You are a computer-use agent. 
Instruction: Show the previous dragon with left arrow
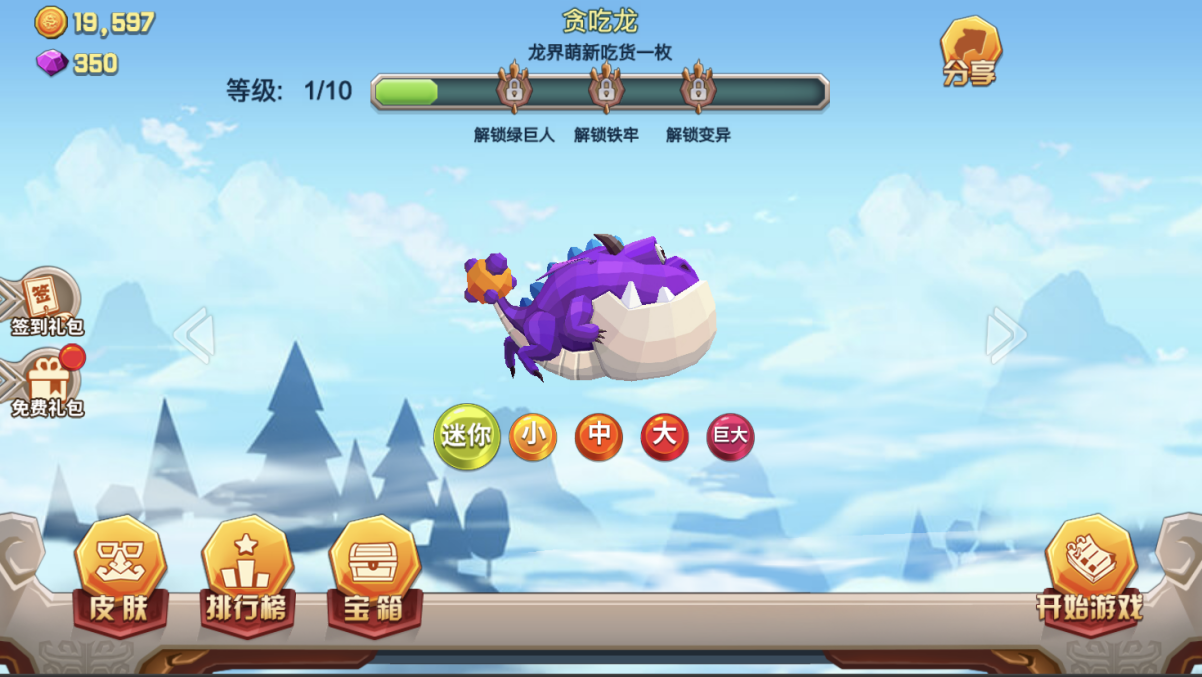194,335
